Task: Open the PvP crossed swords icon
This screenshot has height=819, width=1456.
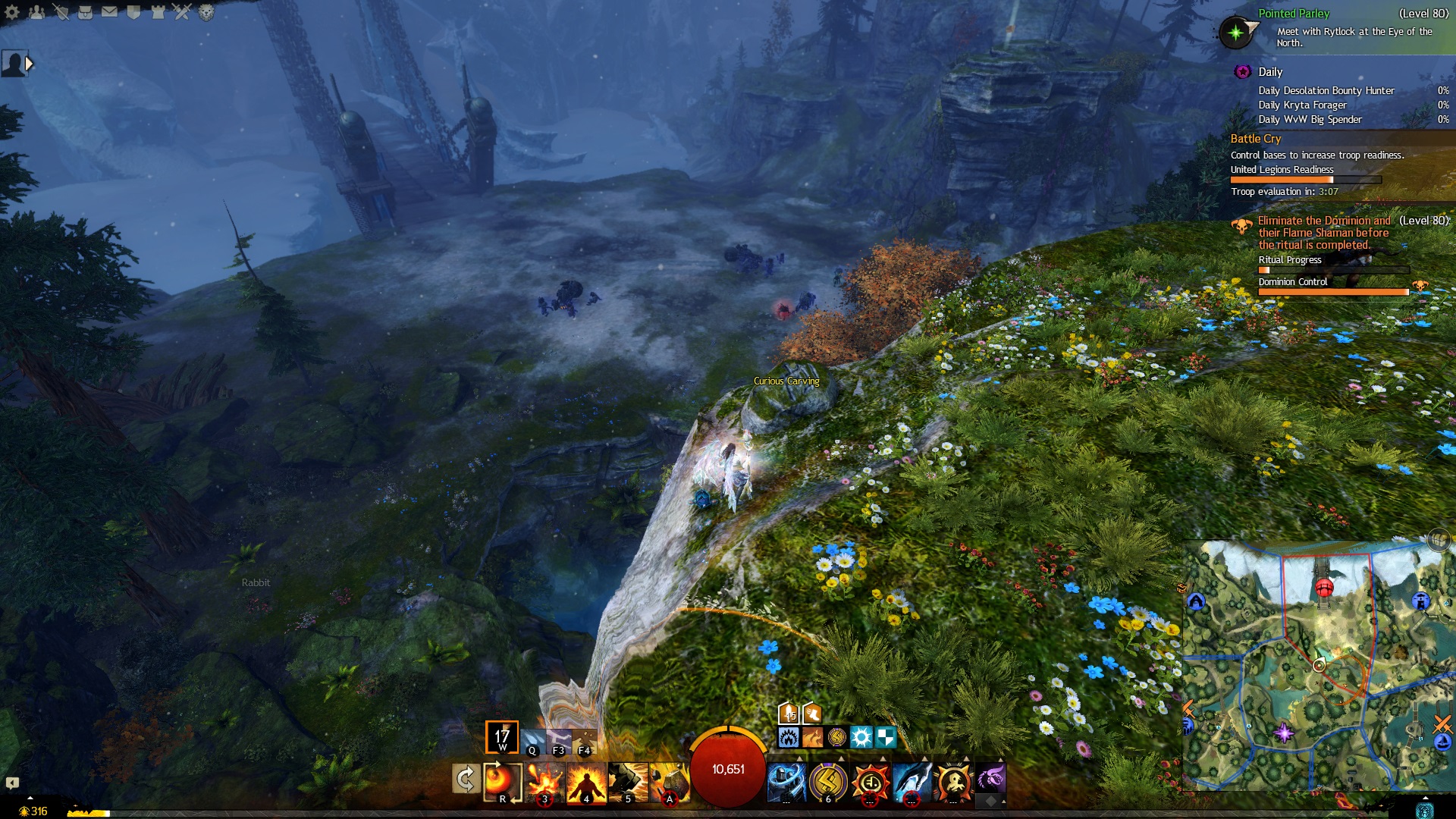Action: 182,12
